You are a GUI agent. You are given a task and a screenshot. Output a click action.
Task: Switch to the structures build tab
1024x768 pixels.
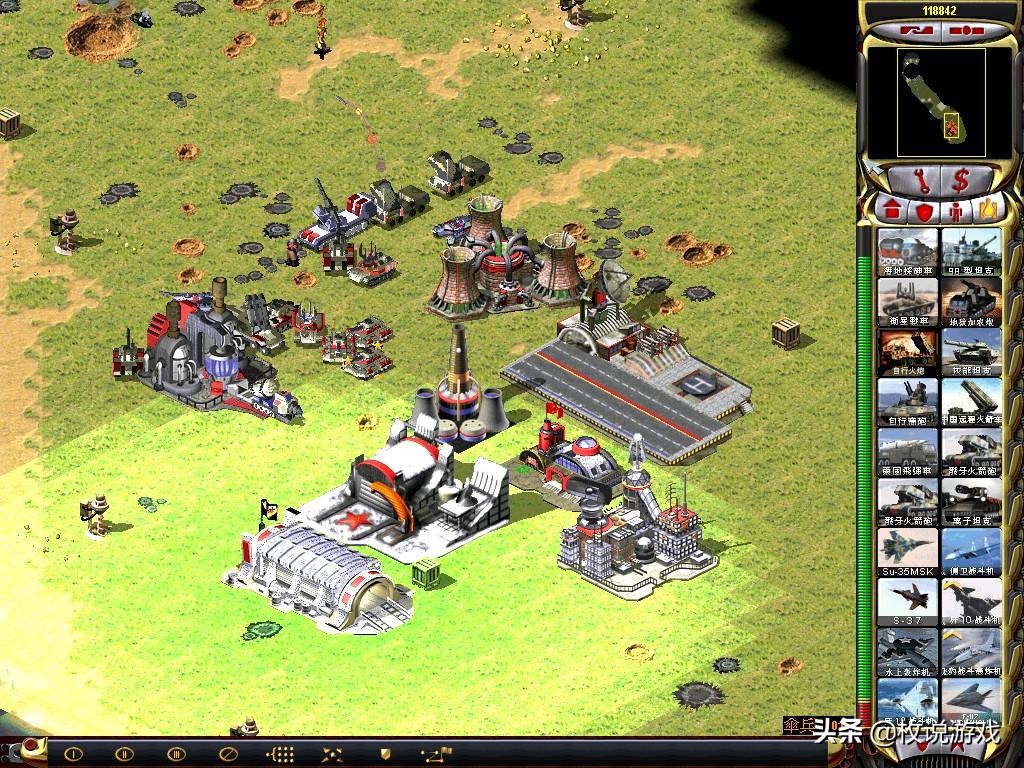(x=891, y=210)
